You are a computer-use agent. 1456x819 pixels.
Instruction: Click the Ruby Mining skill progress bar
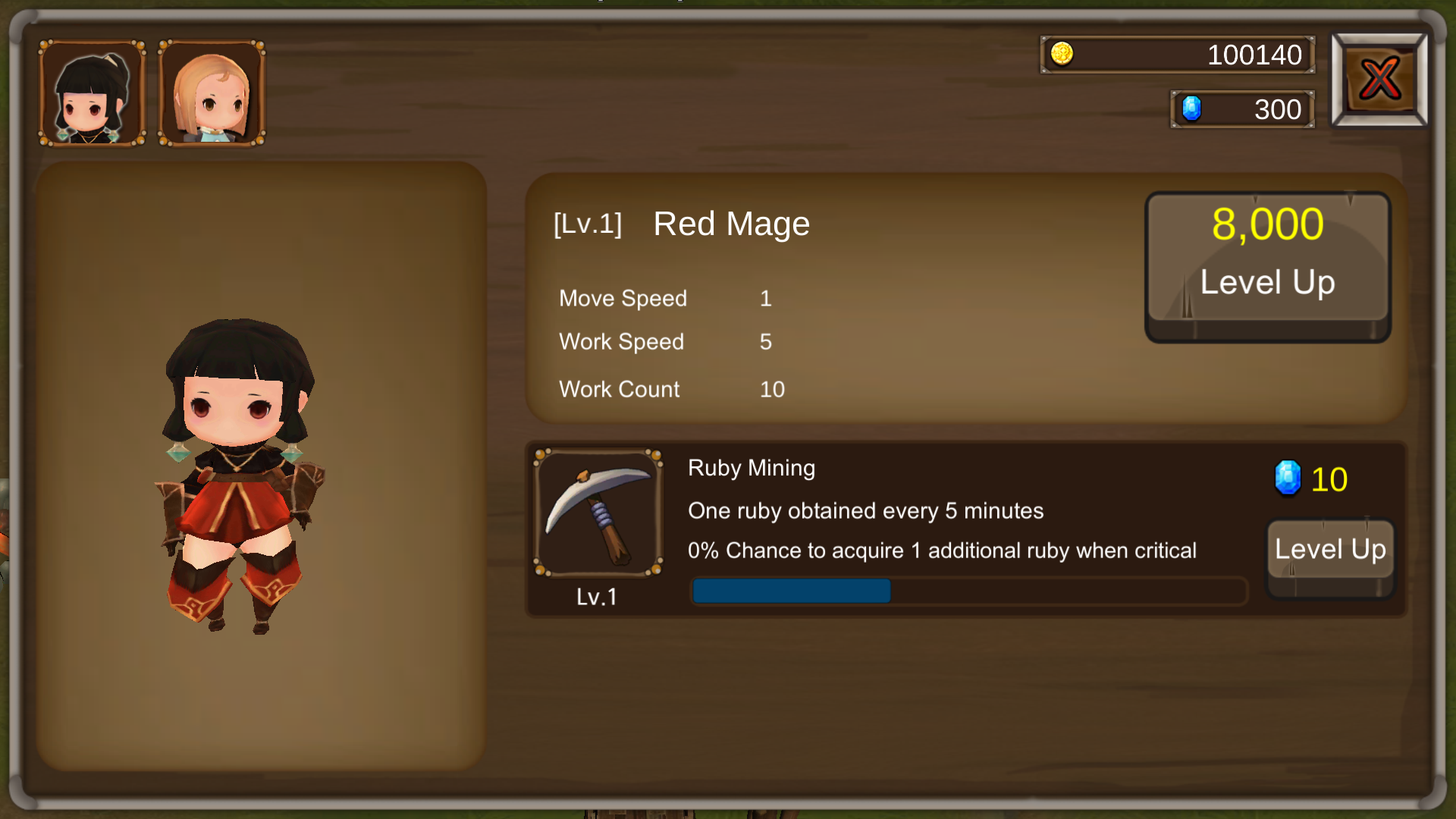[x=969, y=591]
